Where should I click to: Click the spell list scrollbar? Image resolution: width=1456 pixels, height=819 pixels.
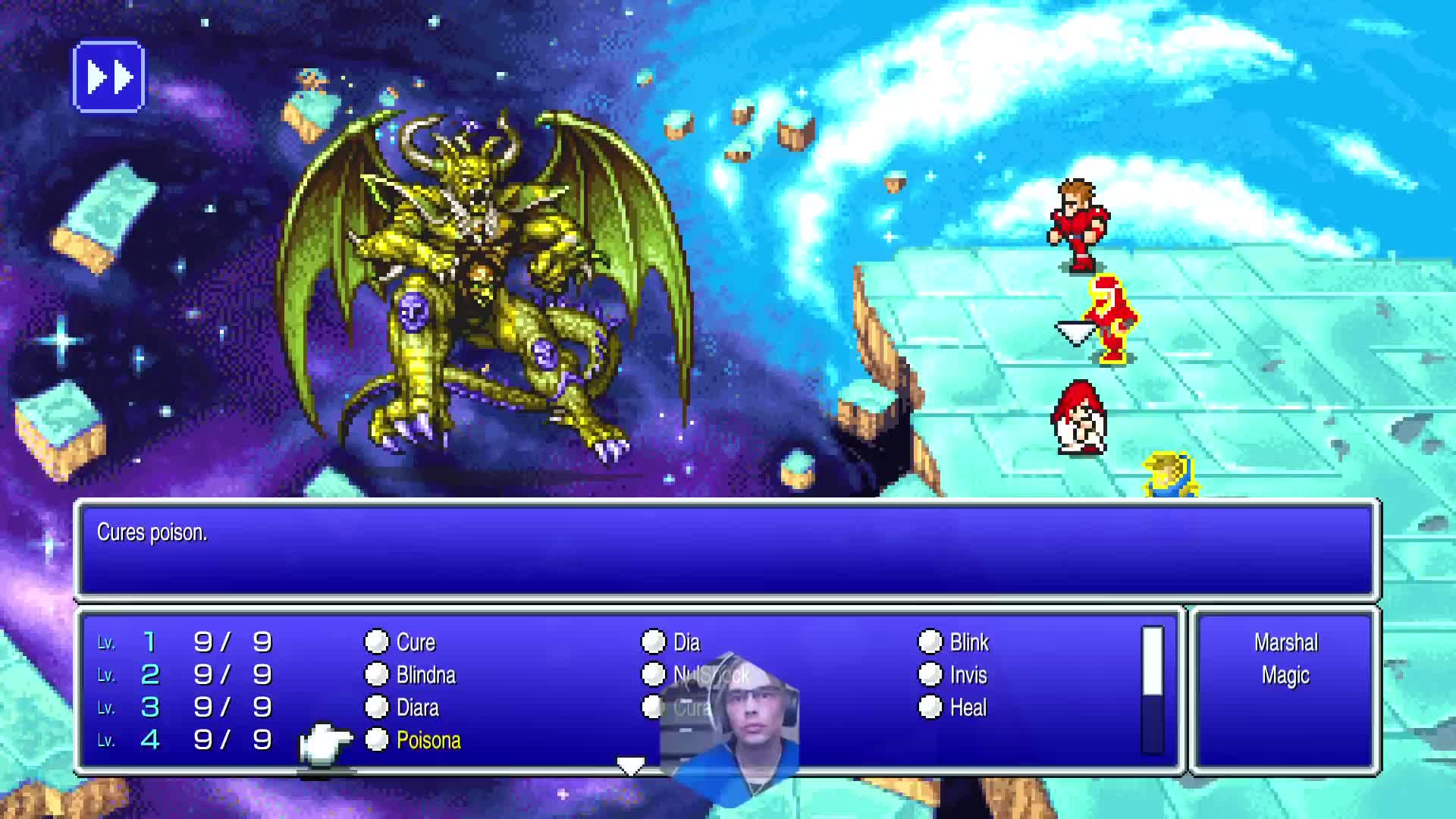pyautogui.click(x=1152, y=690)
